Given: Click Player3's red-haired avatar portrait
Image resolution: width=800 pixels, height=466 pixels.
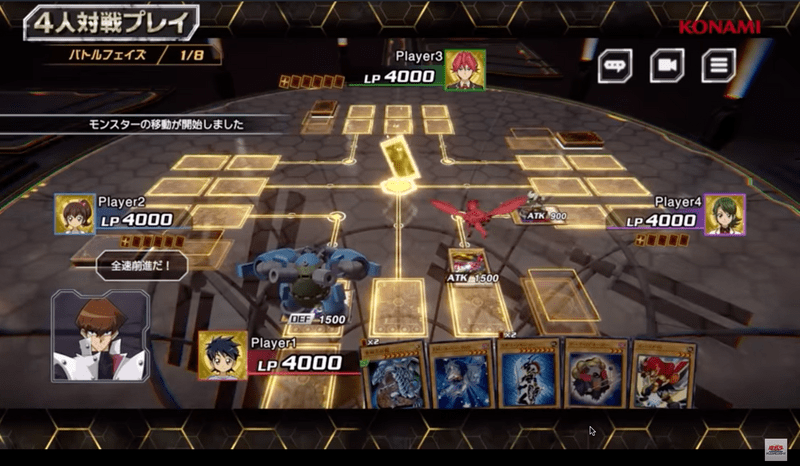Looking at the screenshot, I should tap(464, 70).
